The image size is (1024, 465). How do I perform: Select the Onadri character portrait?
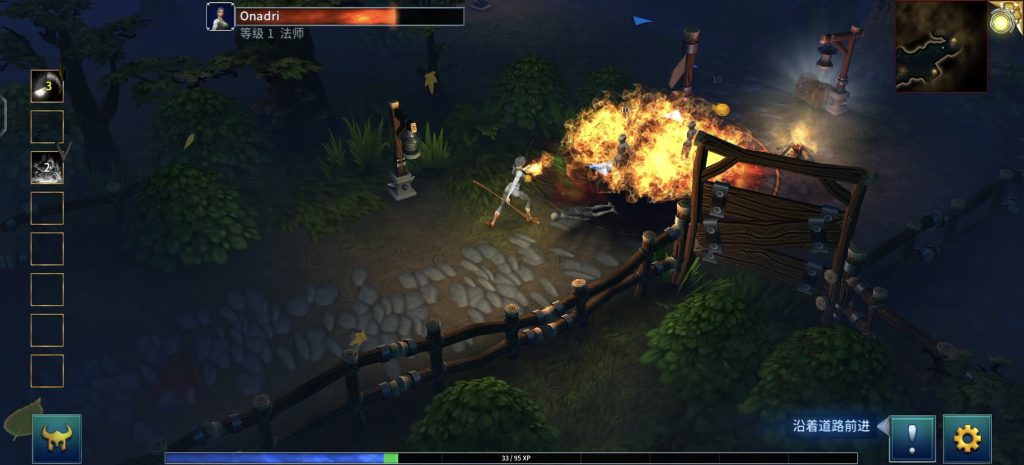[x=220, y=17]
